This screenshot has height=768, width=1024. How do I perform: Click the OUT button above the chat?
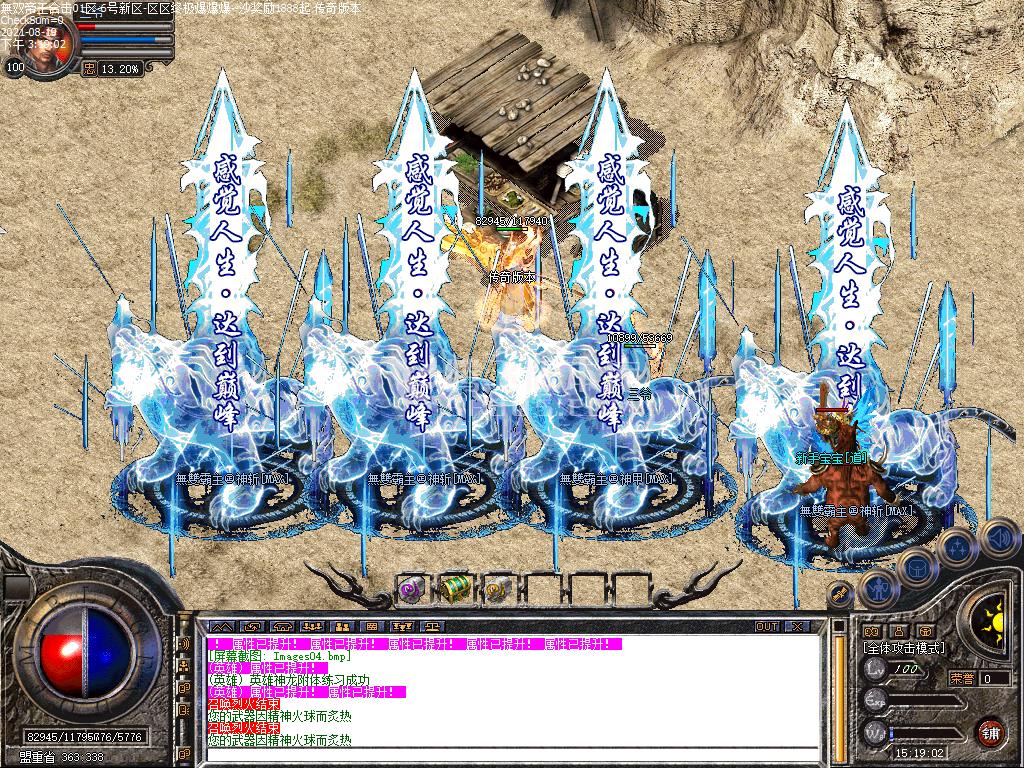pos(767,626)
